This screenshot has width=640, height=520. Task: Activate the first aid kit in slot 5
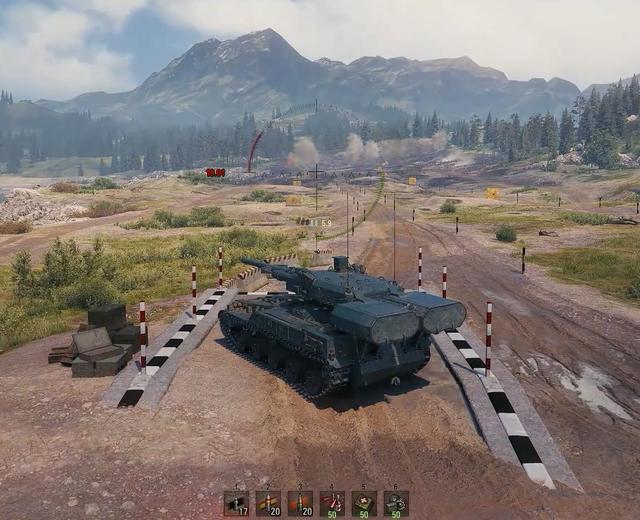coord(364,503)
